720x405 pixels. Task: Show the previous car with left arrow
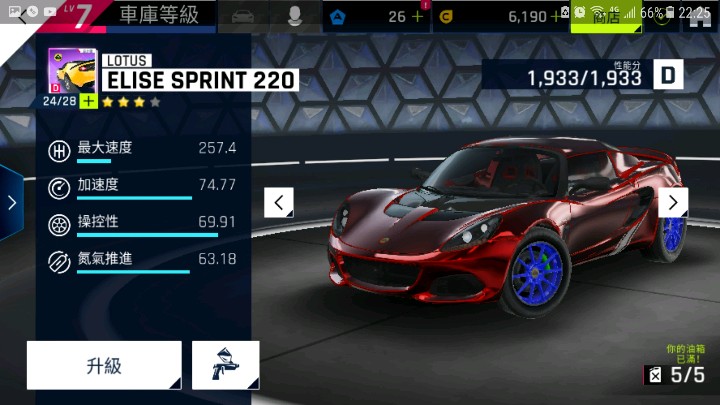(278, 202)
